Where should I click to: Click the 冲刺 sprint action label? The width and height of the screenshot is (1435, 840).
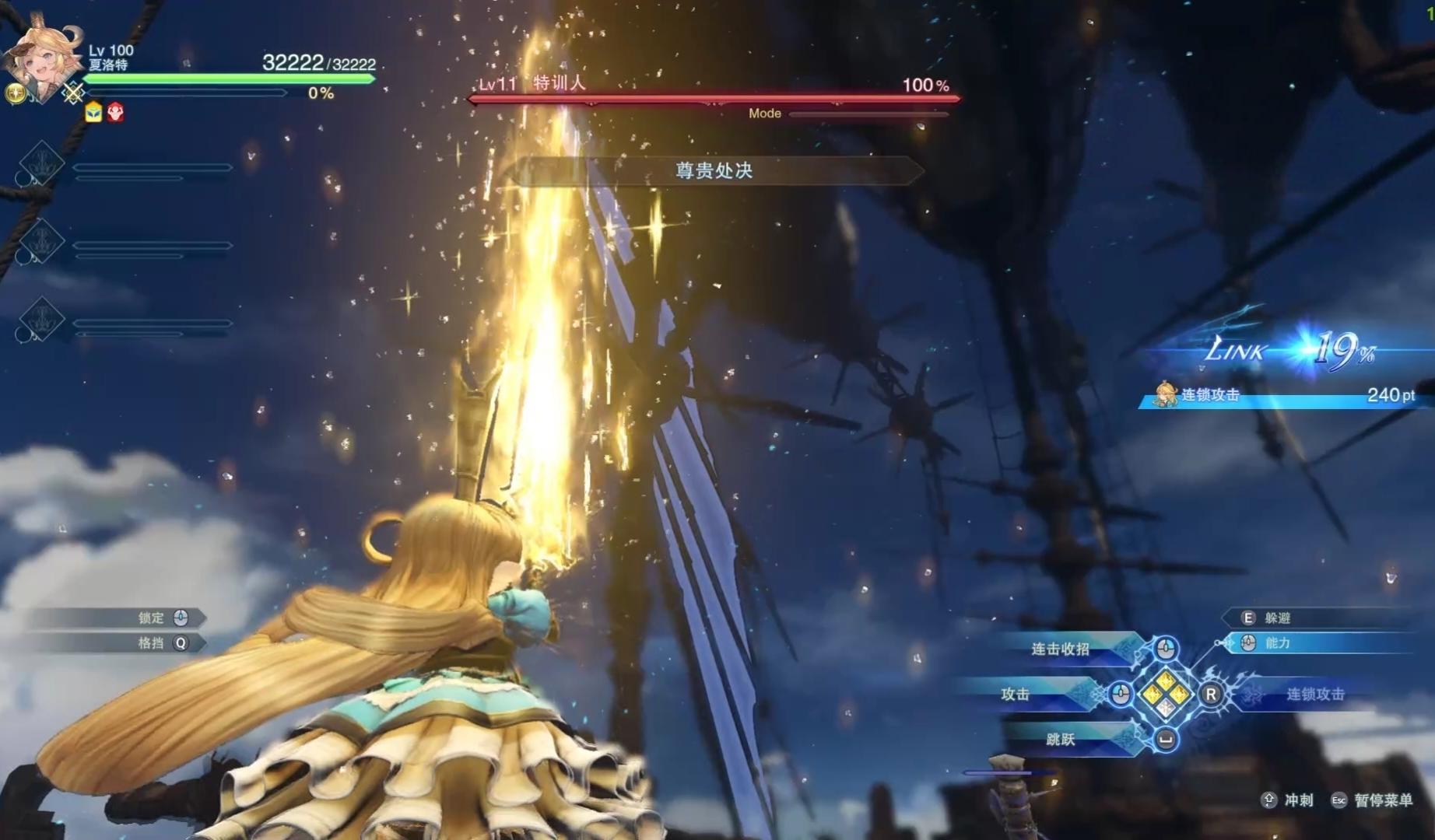(x=1298, y=800)
